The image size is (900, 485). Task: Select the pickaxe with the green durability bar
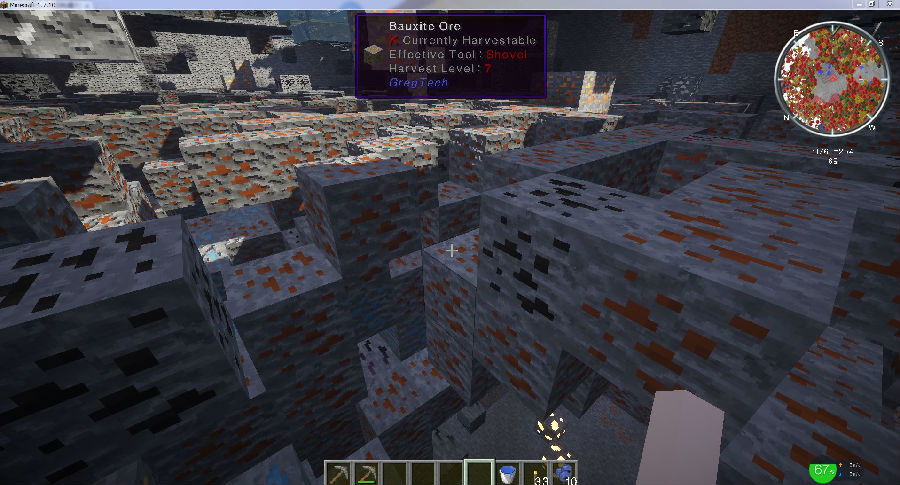[368, 472]
